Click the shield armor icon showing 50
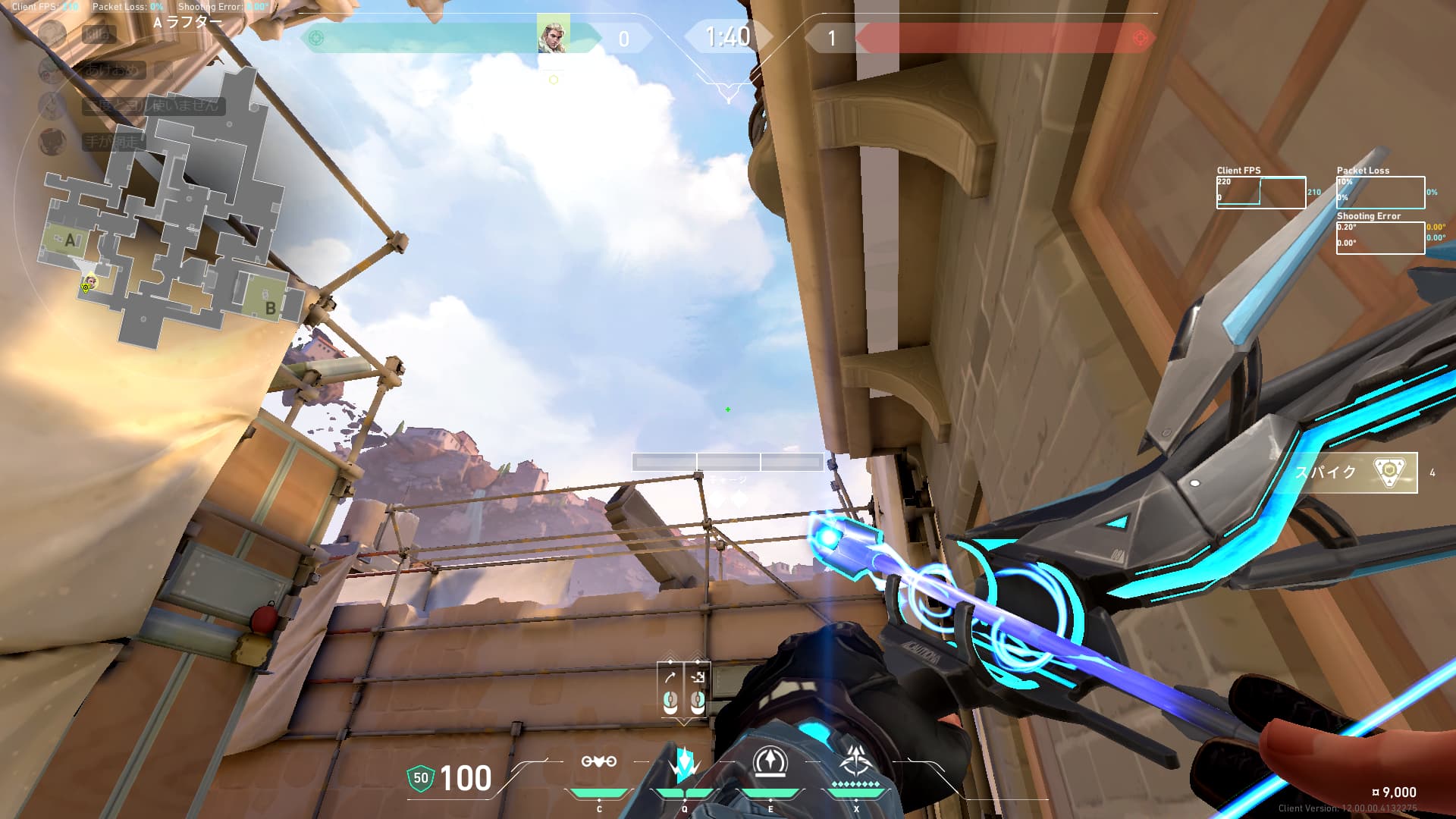 [420, 778]
